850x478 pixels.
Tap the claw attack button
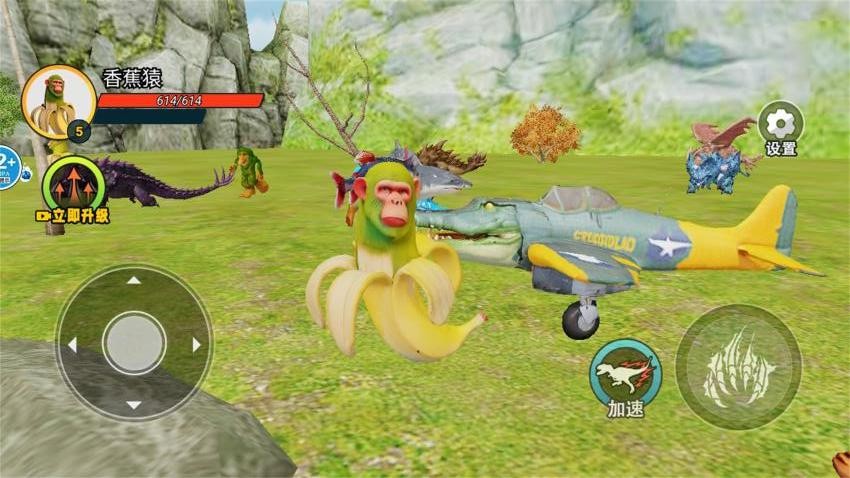pos(738,367)
